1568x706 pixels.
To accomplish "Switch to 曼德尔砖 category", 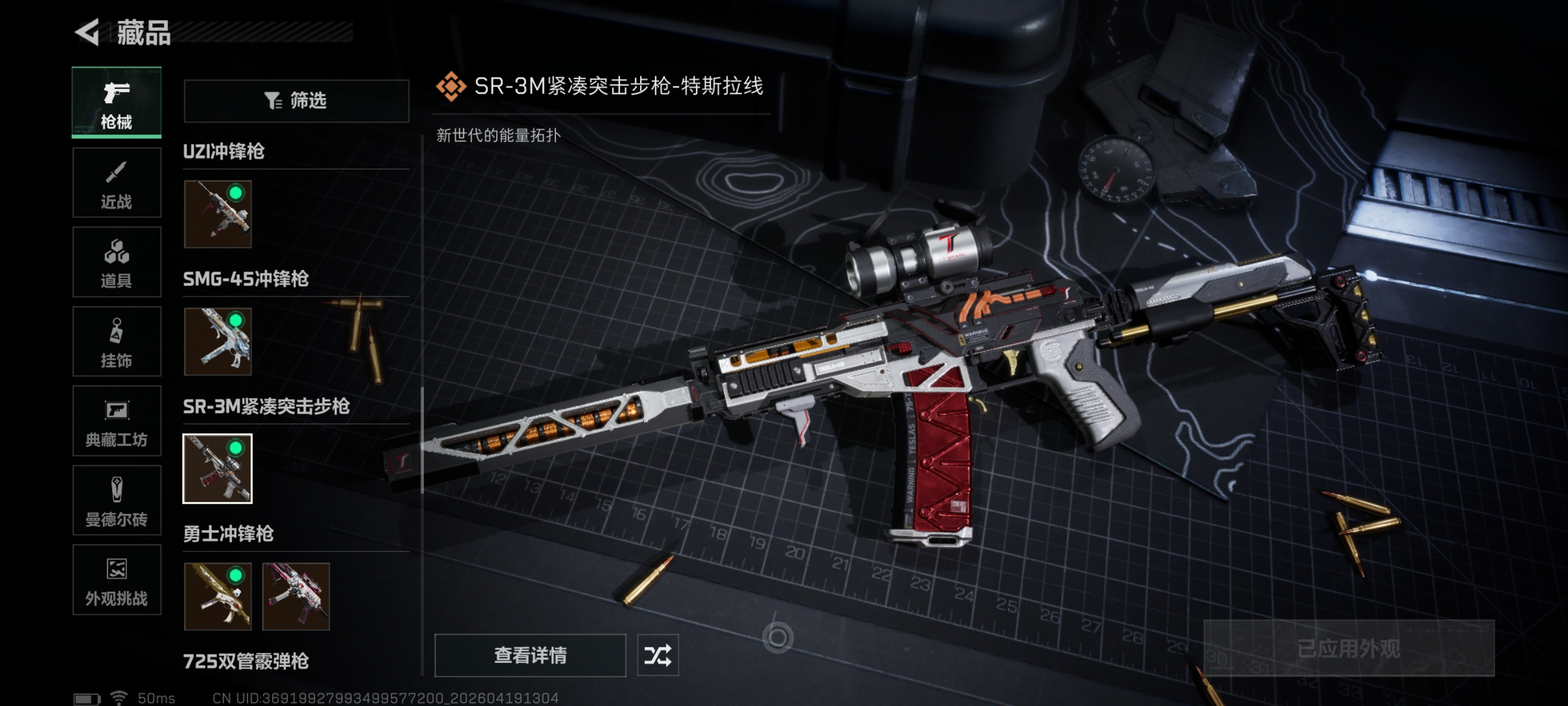I will point(116,501).
